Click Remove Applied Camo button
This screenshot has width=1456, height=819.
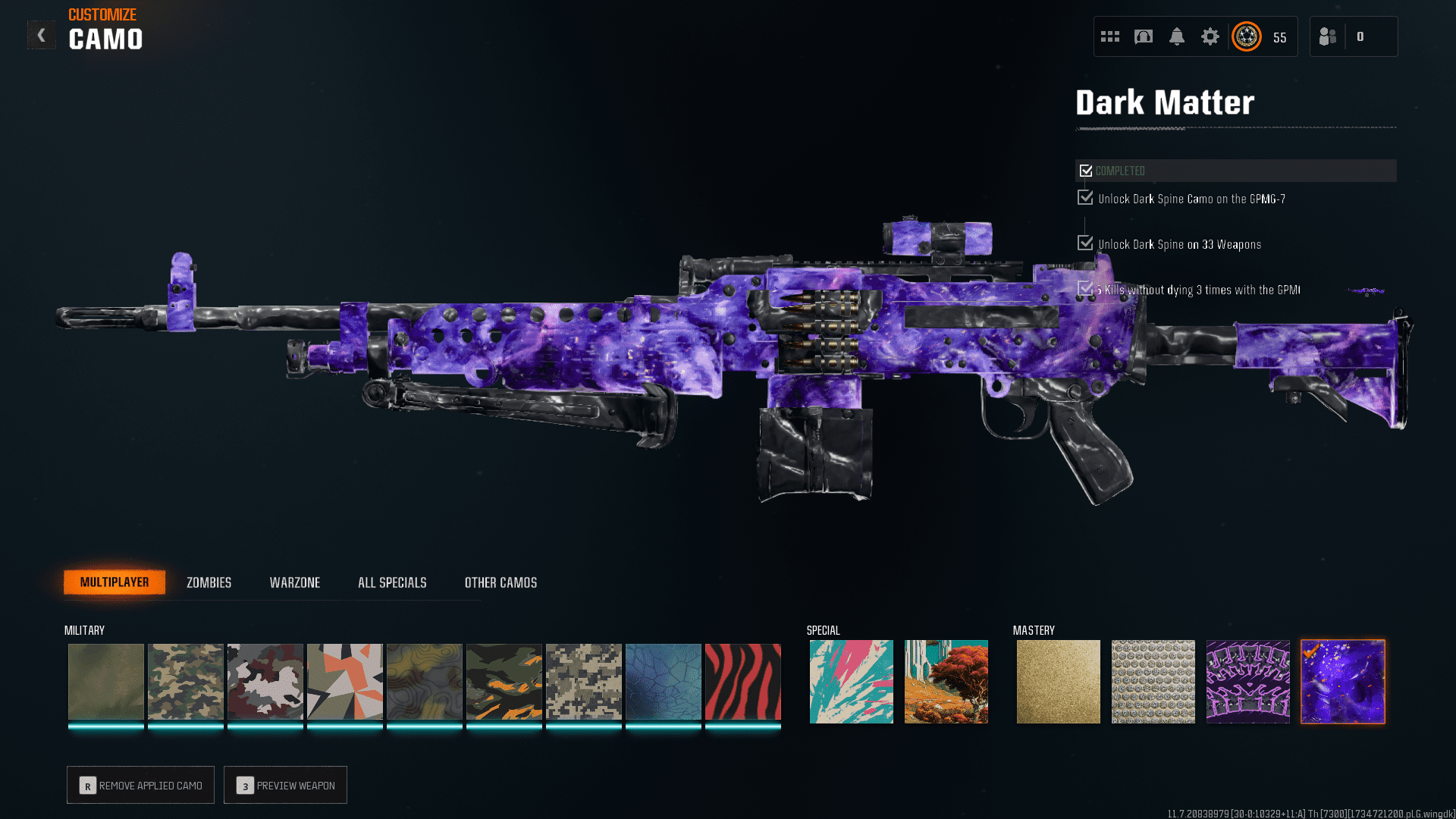[140, 785]
